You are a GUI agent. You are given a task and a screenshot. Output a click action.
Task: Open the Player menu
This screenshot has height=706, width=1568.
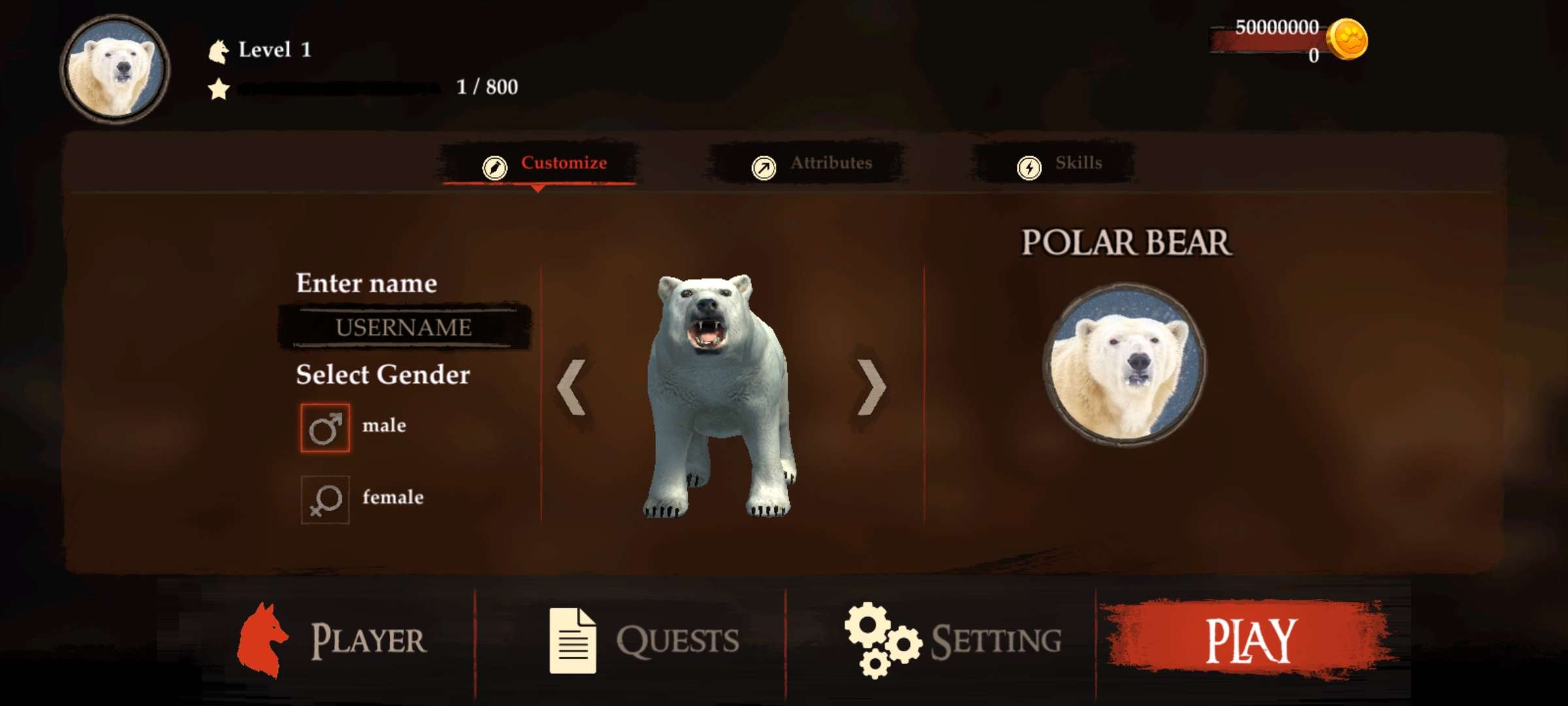[x=332, y=640]
